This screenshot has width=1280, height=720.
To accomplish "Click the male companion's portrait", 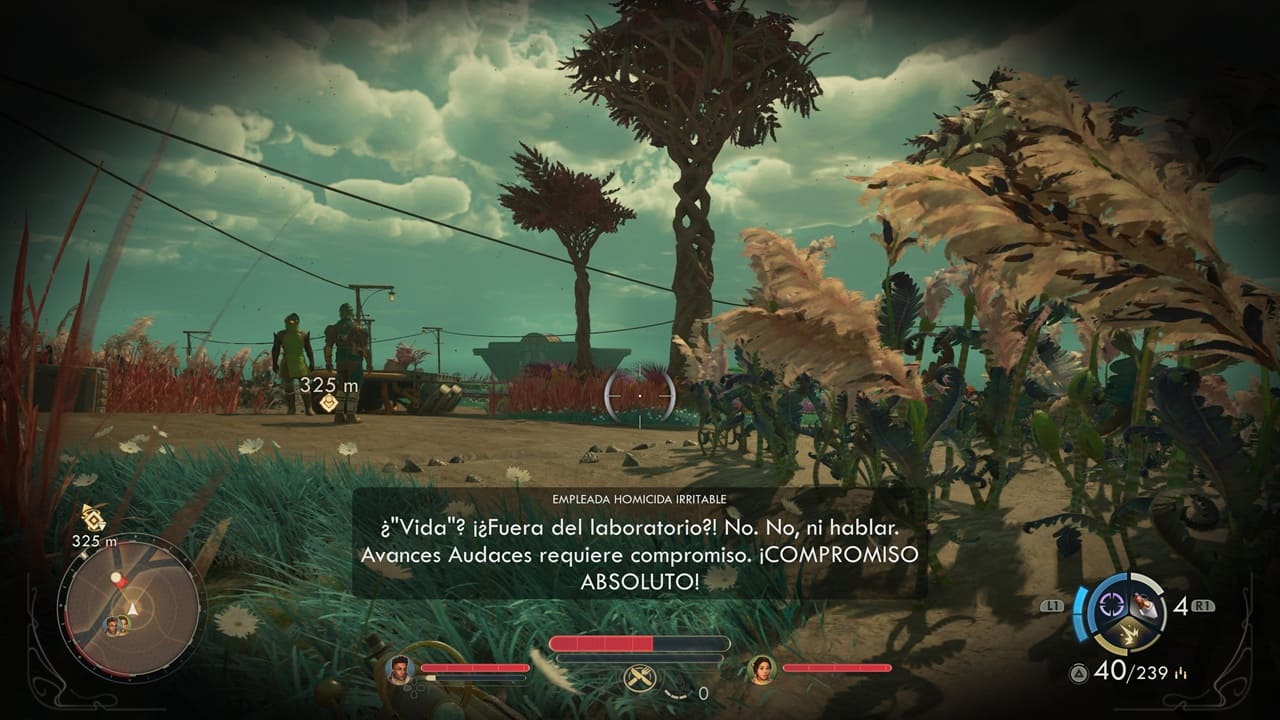I will click(400, 668).
